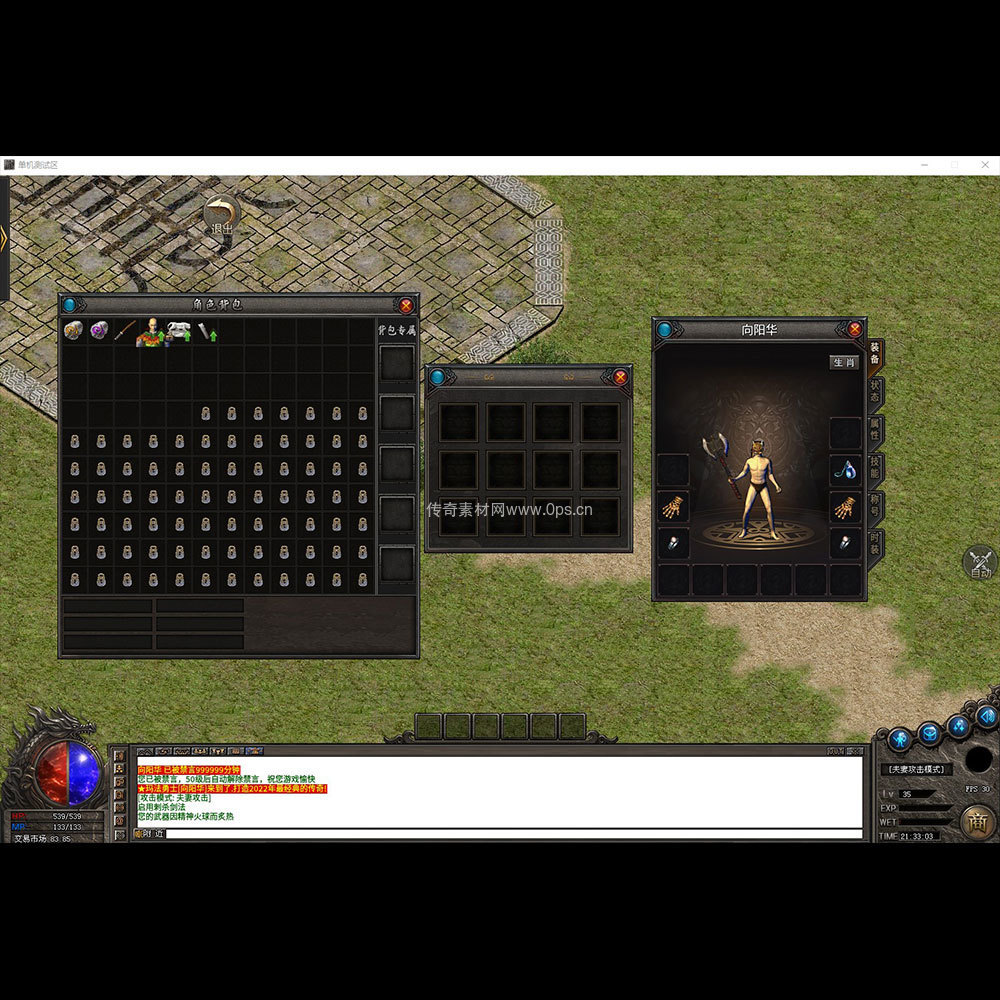Select the blue necklace equipment slot
Viewport: 1000px width, 1000px height.
pyautogui.click(x=845, y=468)
